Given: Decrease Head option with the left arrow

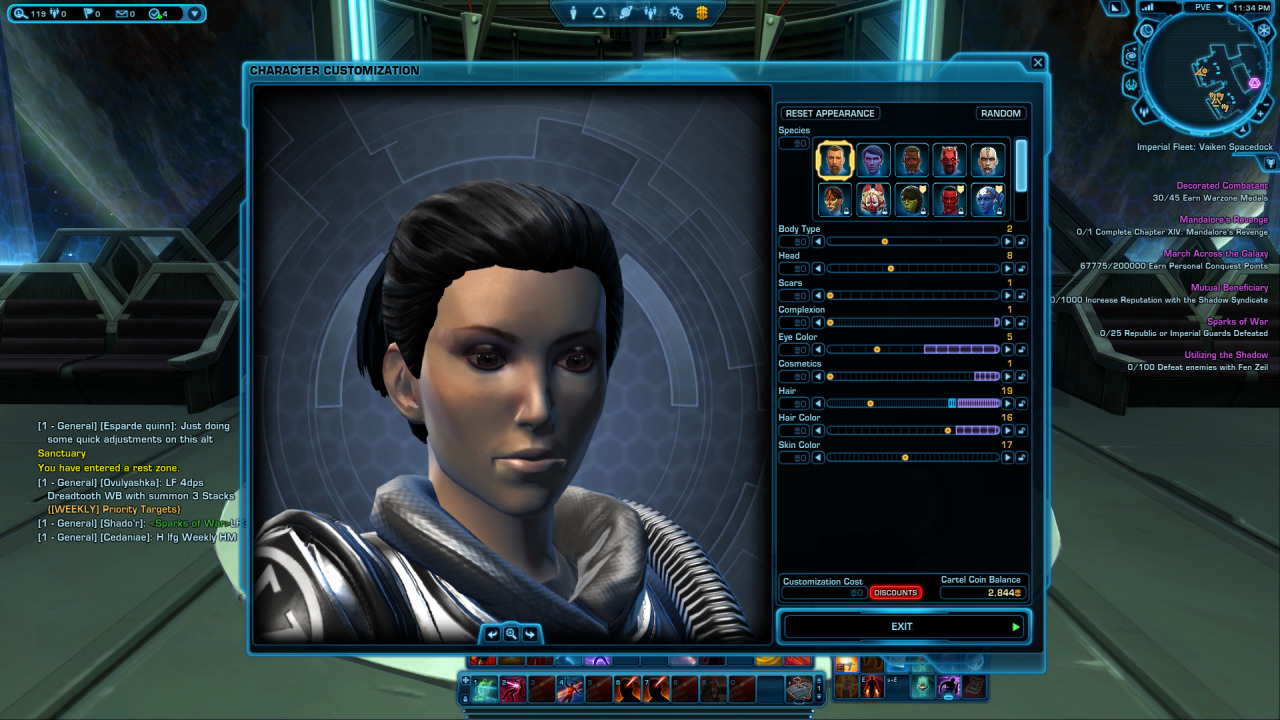Looking at the screenshot, I should (x=818, y=269).
